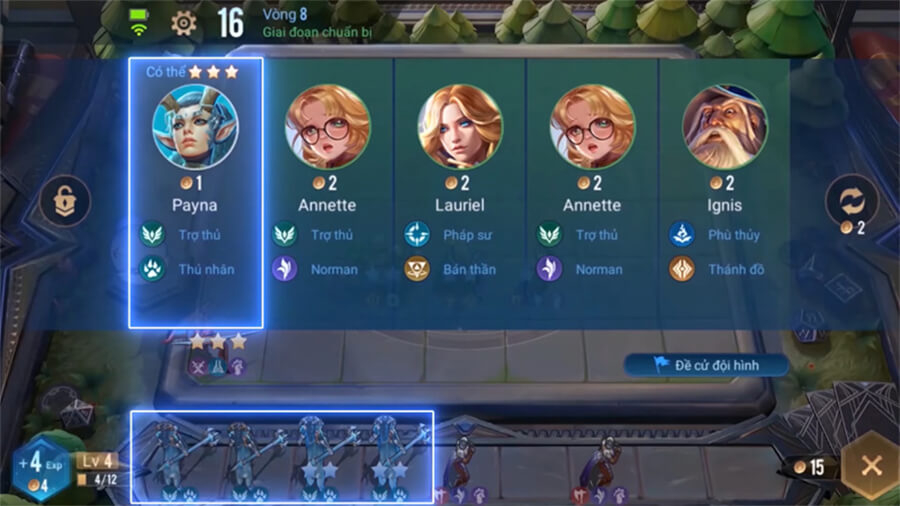Buy the Payna hero card
Image resolution: width=900 pixels, height=506 pixels.
tap(196, 190)
